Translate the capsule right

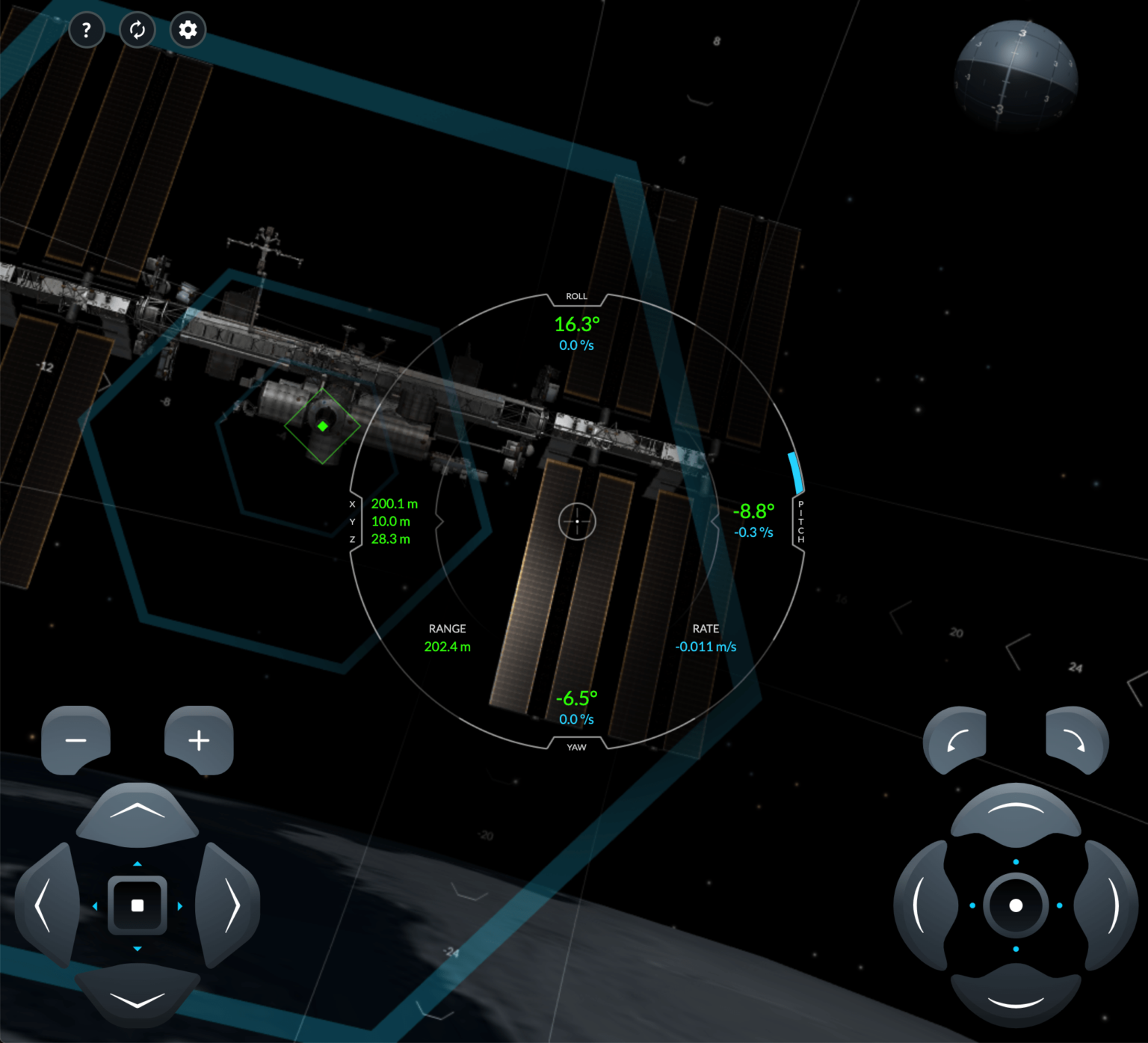point(232,905)
